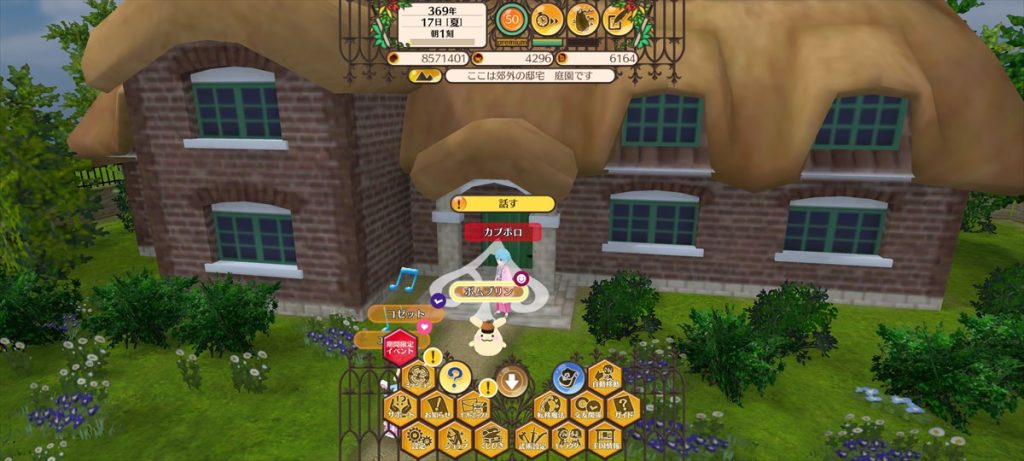Open the pencil-and-note icon at top
Image resolution: width=1024 pixels, height=461 pixels.
tap(618, 19)
